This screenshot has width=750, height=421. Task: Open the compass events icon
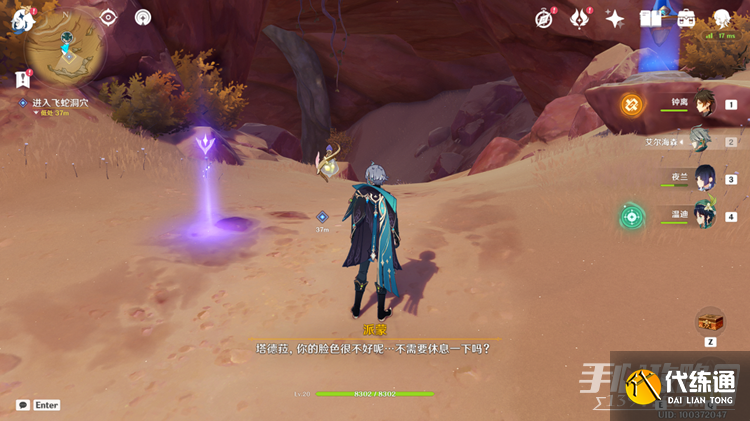click(x=544, y=18)
